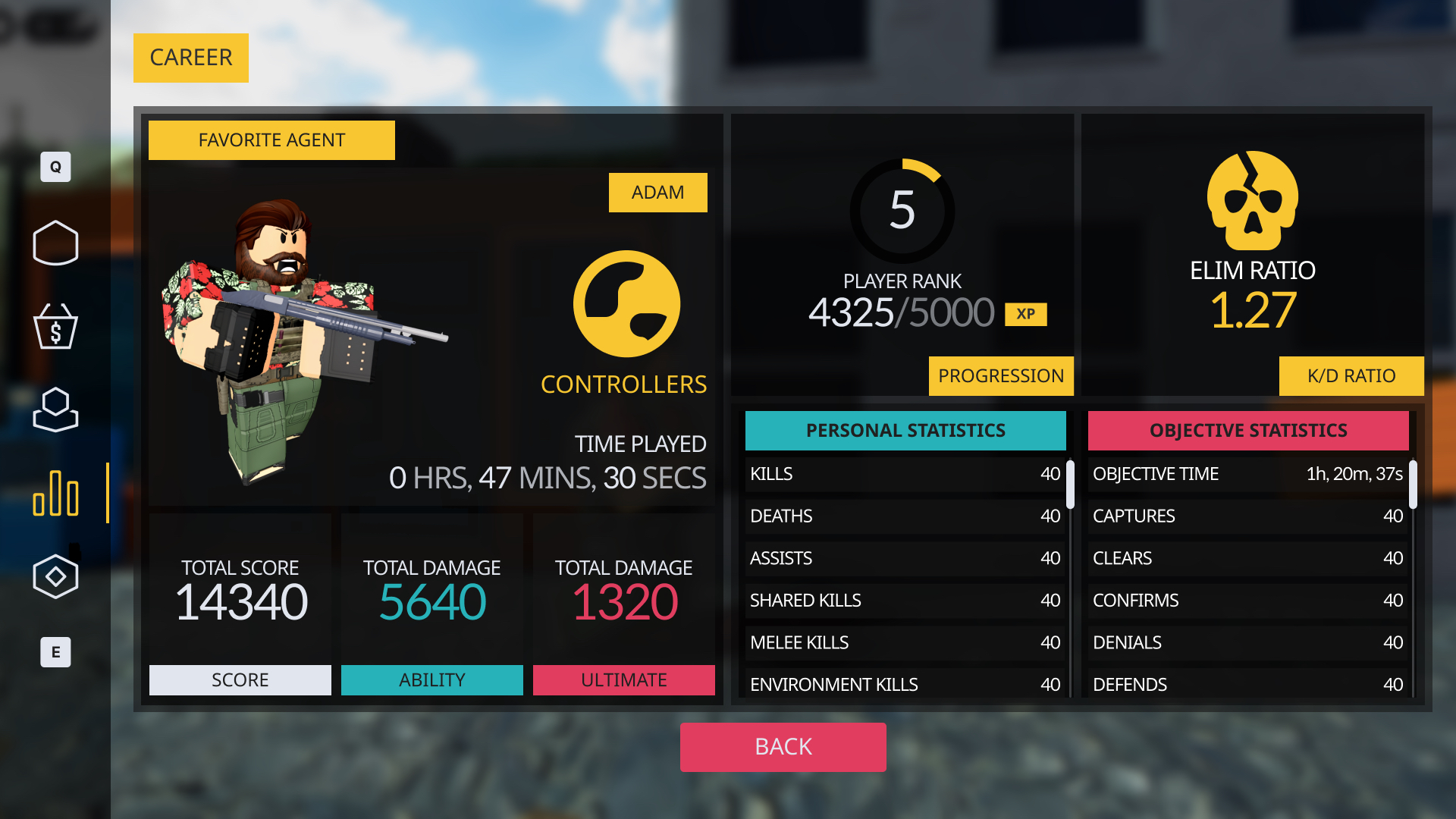The width and height of the screenshot is (1456, 819).
Task: Click the CAREER title button
Action: point(191,58)
